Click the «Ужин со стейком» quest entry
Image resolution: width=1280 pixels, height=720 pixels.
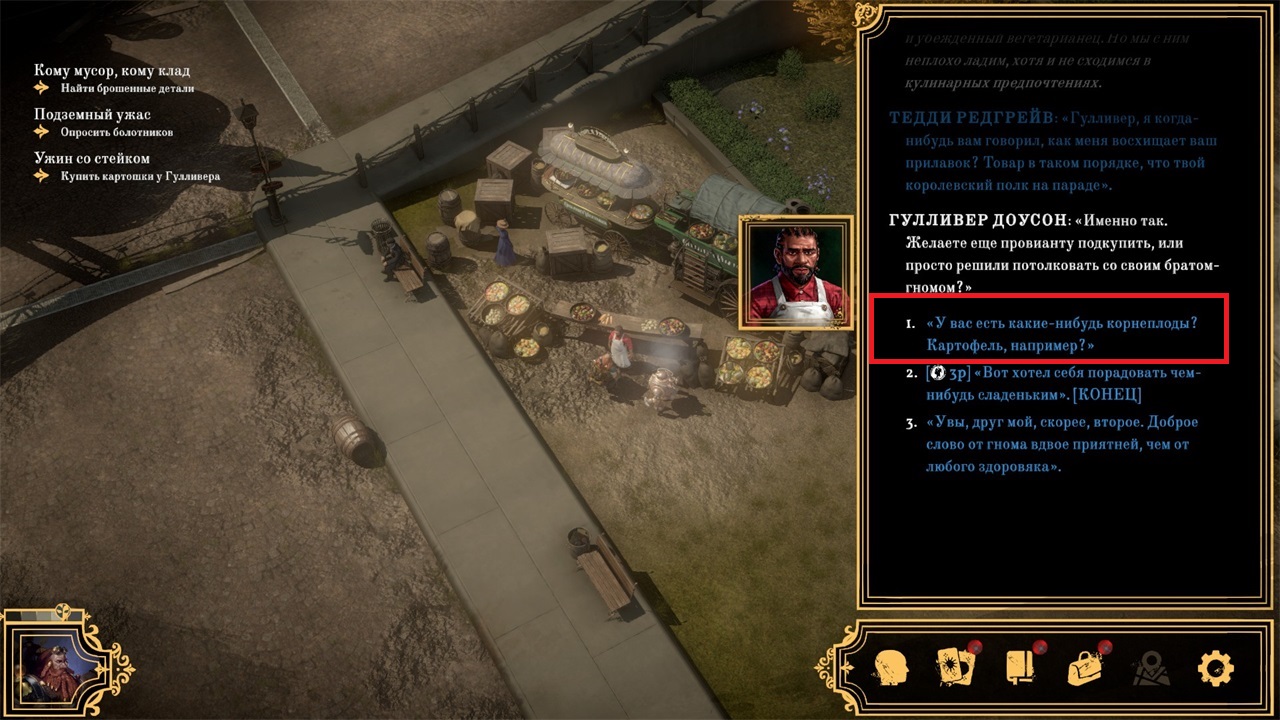click(92, 158)
